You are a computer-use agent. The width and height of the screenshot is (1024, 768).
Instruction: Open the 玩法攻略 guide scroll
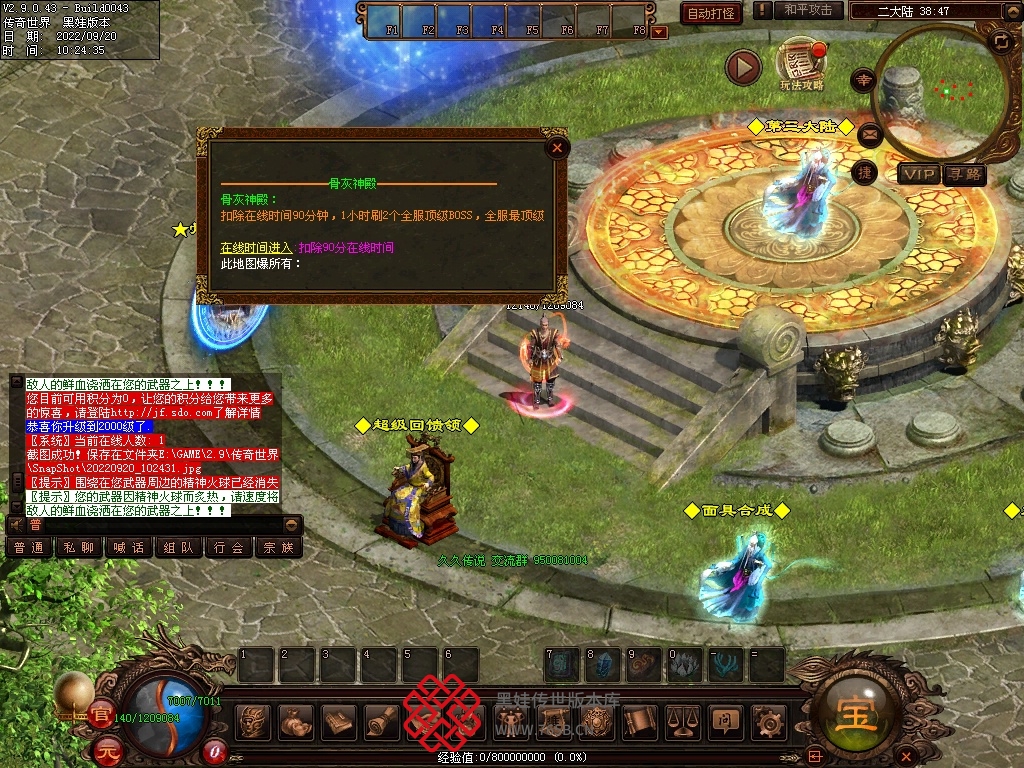pyautogui.click(x=801, y=64)
